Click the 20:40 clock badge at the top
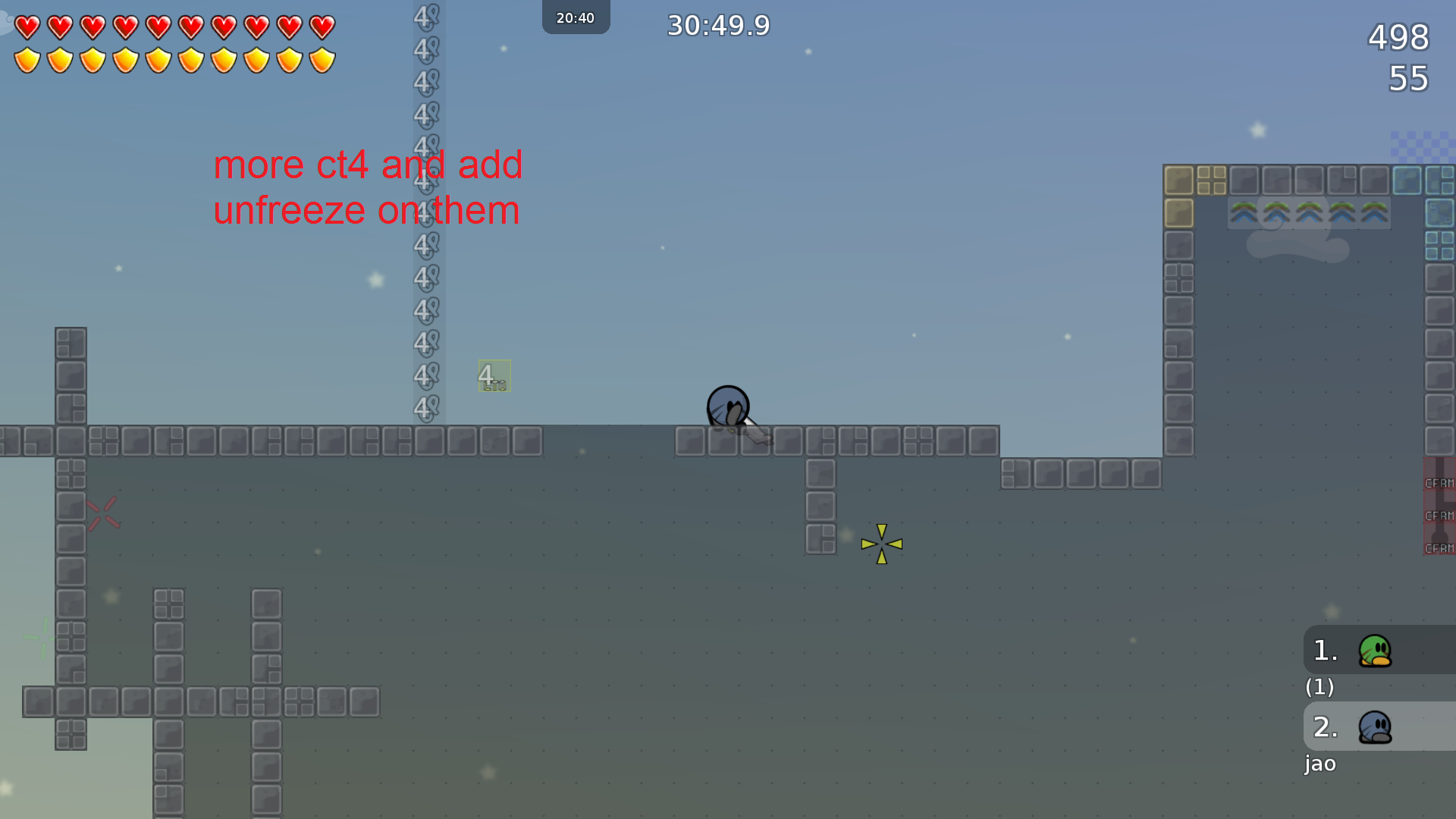Screen dimensions: 1456x819 (x=576, y=17)
